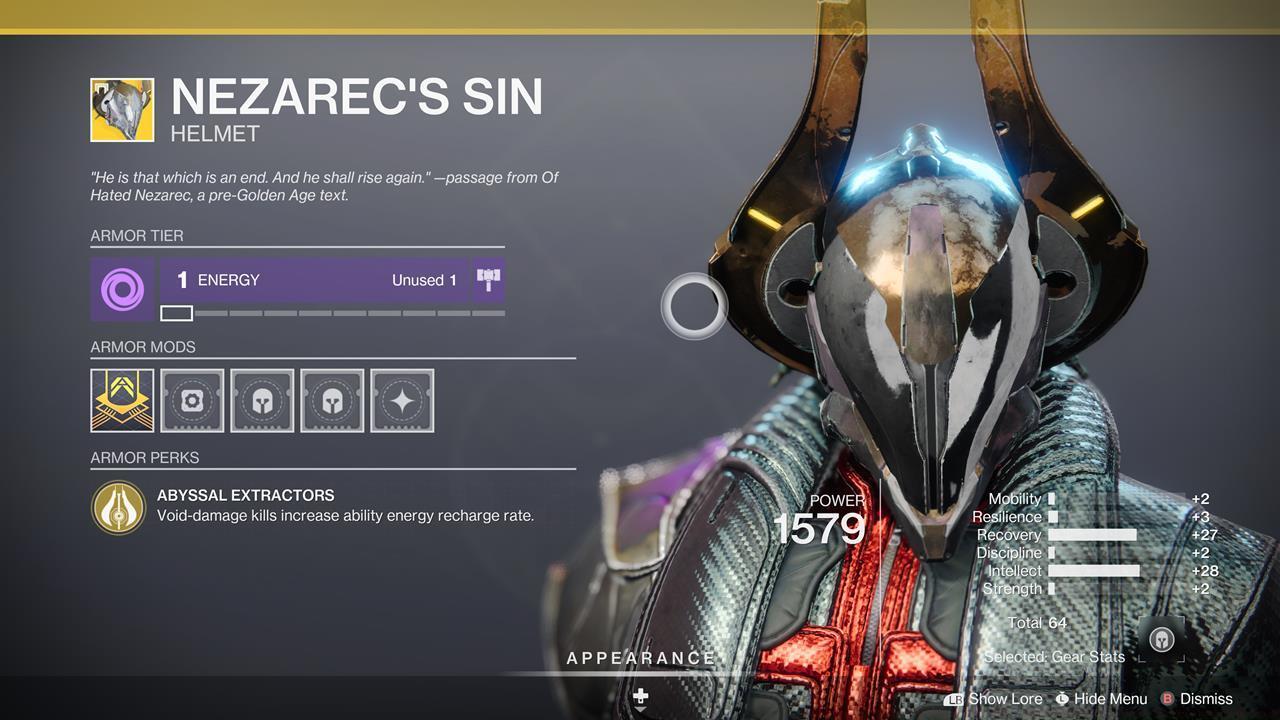1280x720 pixels.
Task: Open the gear-shaped general armor mod slot
Action: [x=192, y=400]
